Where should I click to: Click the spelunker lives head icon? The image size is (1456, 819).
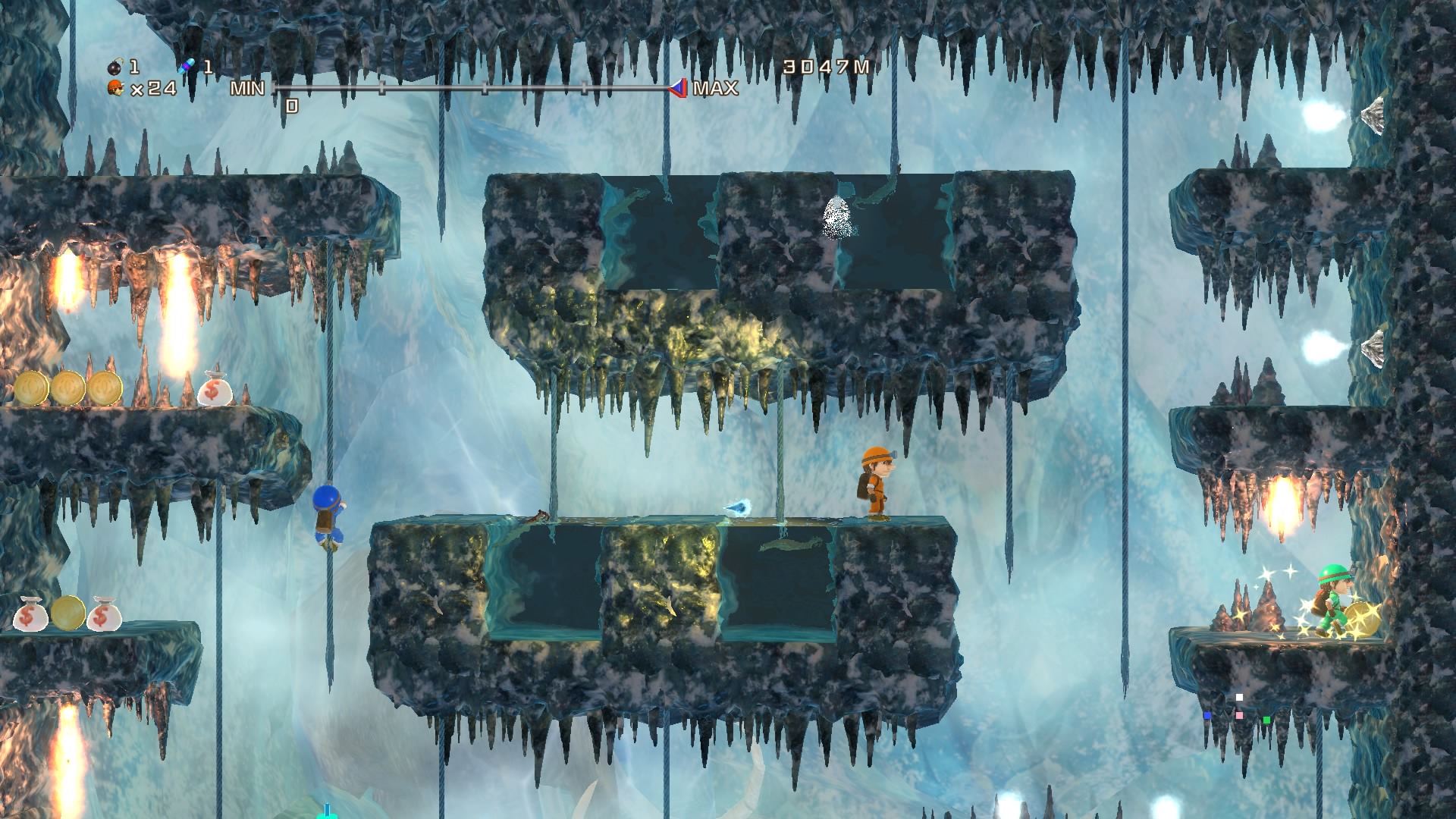tap(116, 89)
